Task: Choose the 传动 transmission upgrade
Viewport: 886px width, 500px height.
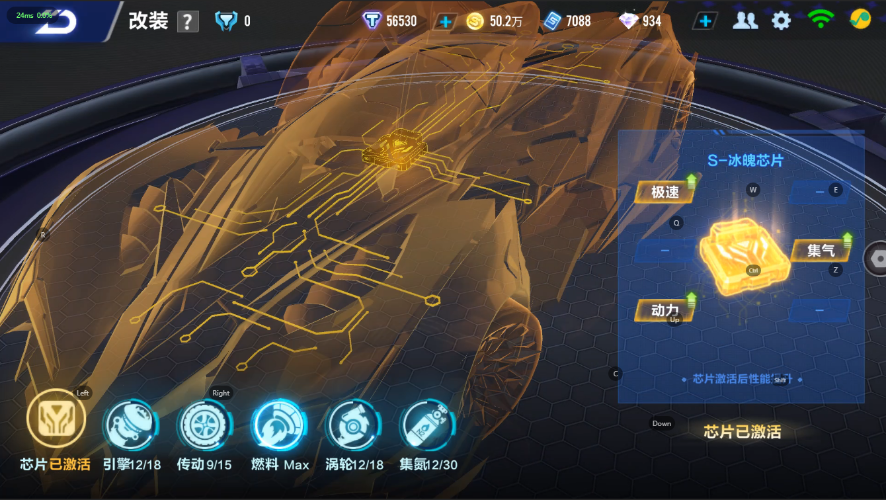Action: pyautogui.click(x=204, y=423)
